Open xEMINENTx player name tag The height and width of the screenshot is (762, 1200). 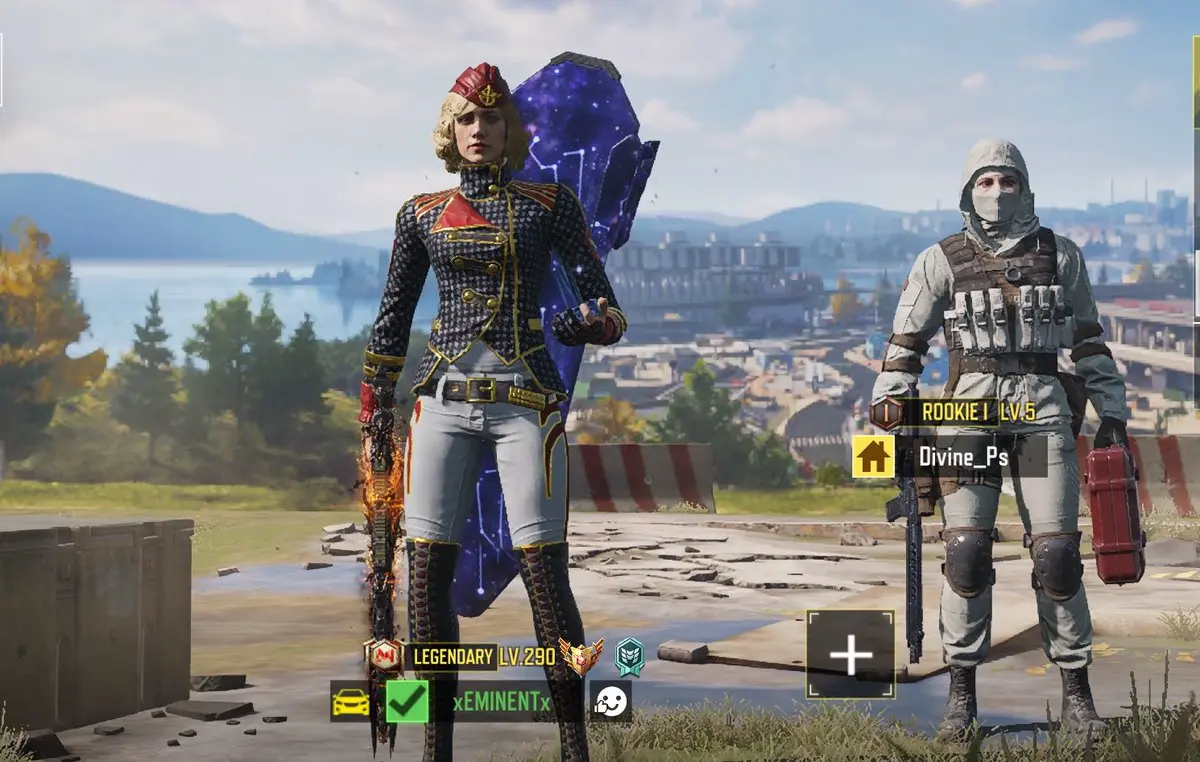502,702
